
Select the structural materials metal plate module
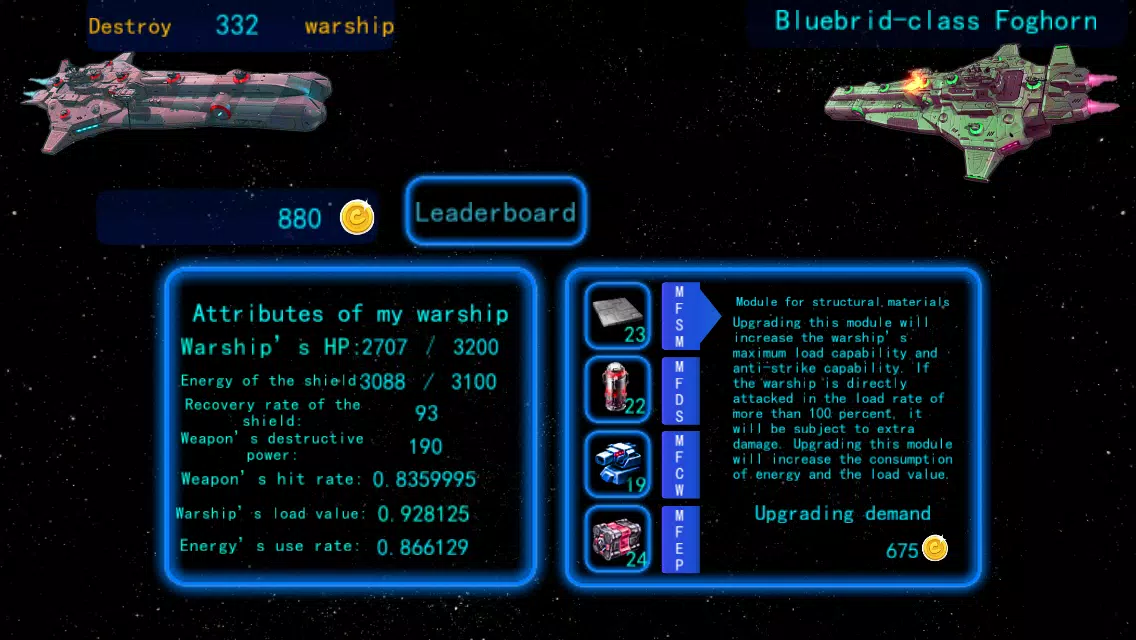(x=617, y=316)
